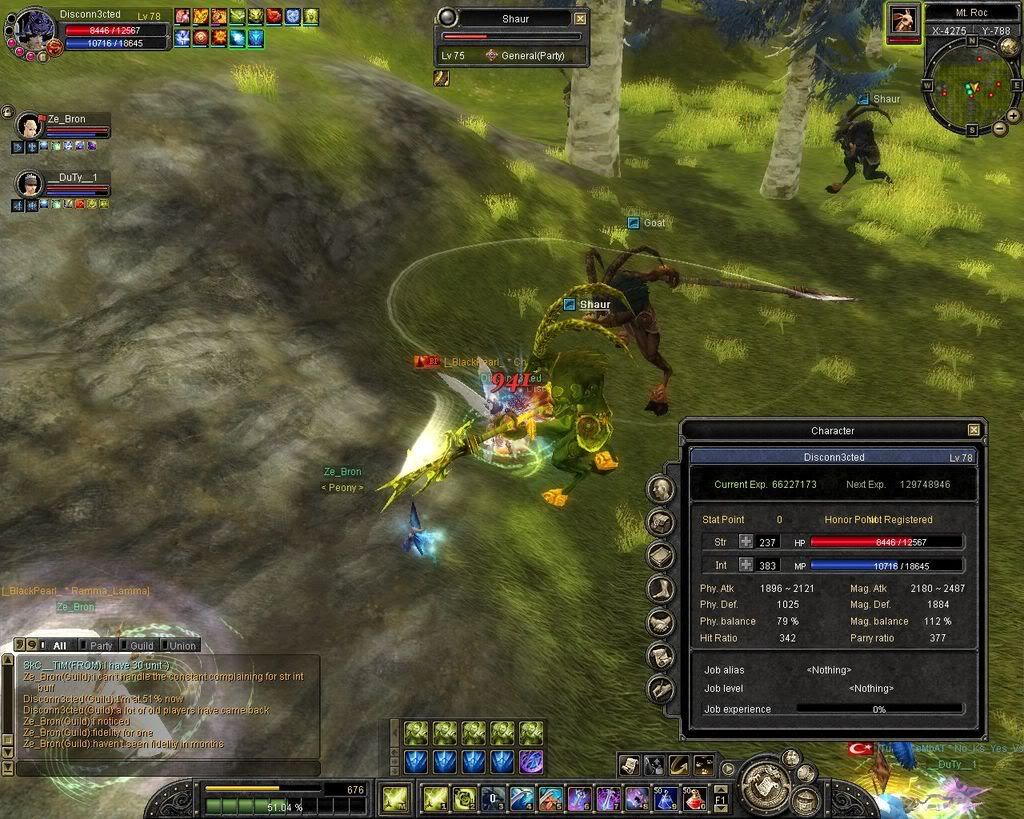Viewport: 1024px width, 819px height.
Task: Close the Character window
Action: (973, 430)
